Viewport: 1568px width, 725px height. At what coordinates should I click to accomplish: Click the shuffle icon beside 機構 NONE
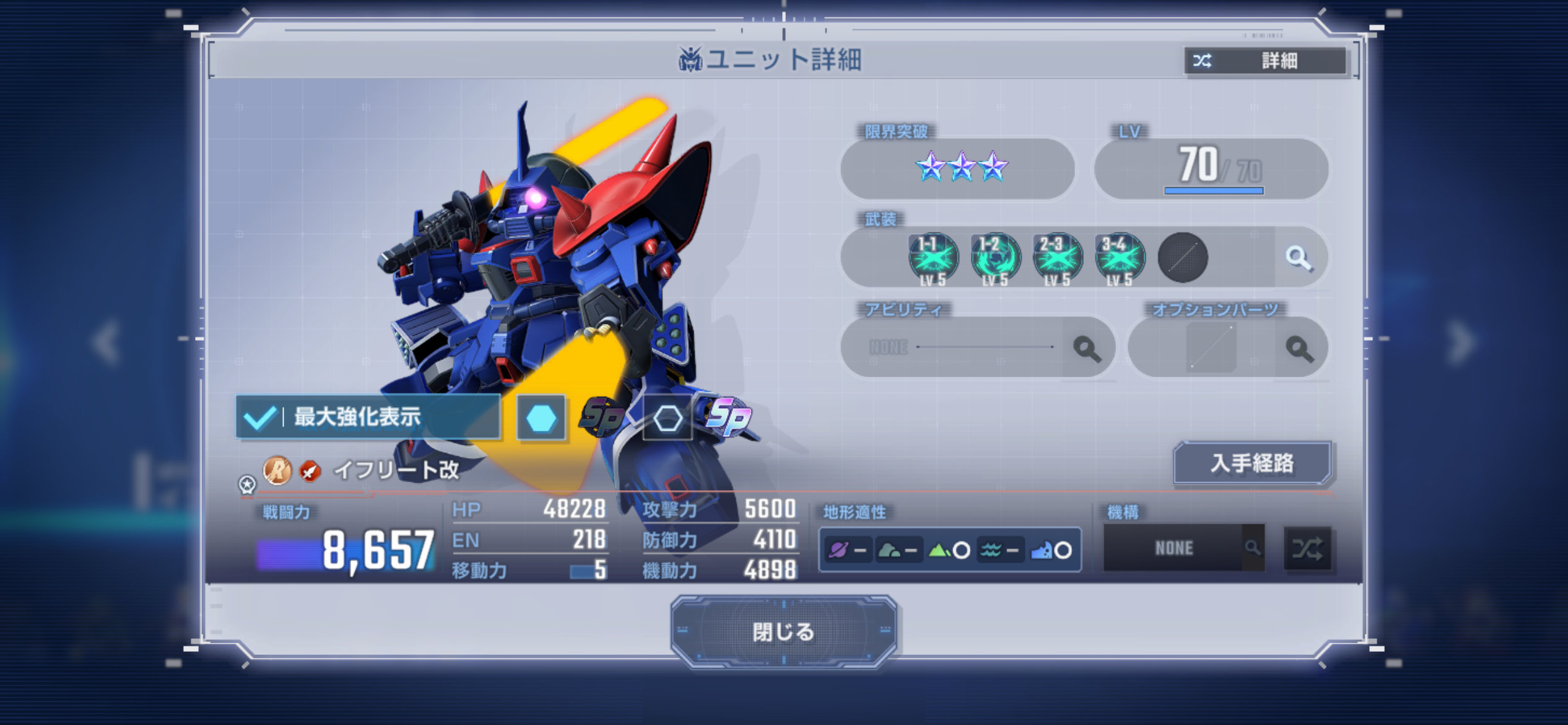[1307, 548]
